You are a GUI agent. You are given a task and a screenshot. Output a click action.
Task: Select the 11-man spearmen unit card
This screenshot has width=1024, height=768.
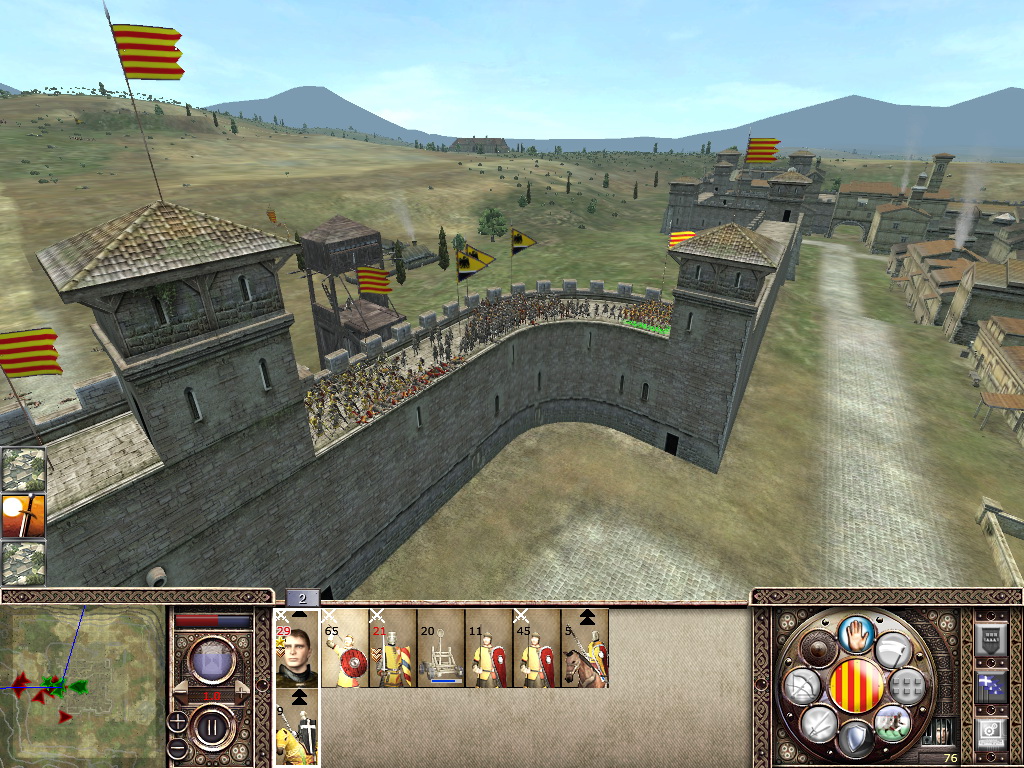coord(489,648)
